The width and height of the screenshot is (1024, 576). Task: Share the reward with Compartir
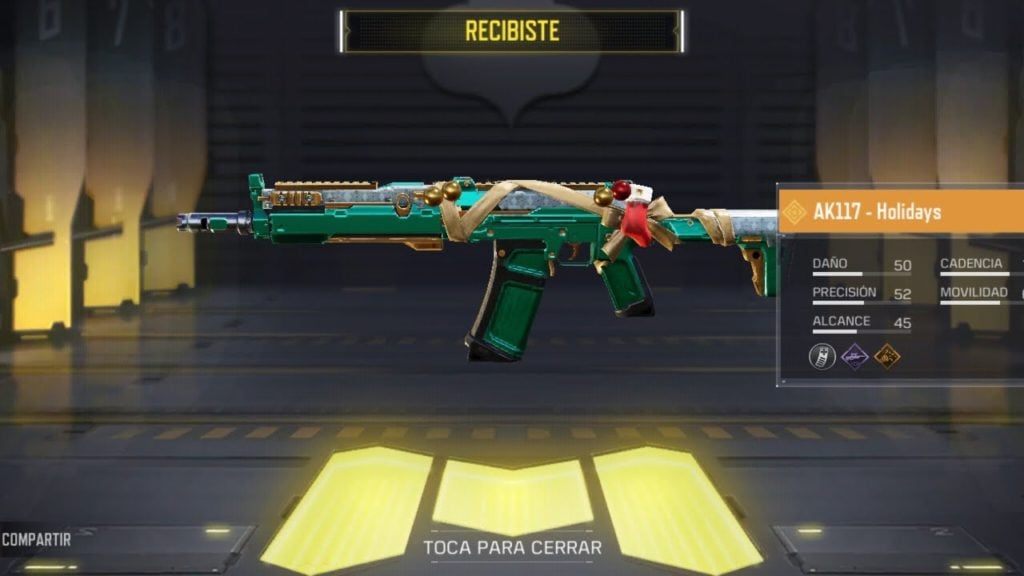click(x=37, y=540)
